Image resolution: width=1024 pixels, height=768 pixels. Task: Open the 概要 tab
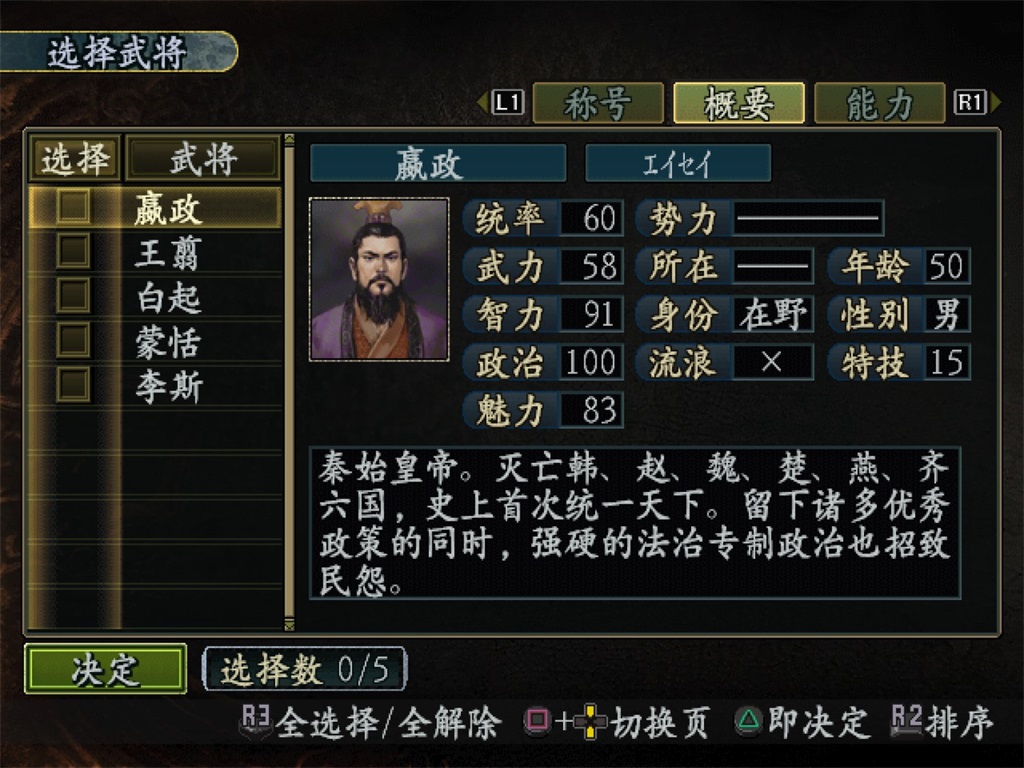[738, 103]
